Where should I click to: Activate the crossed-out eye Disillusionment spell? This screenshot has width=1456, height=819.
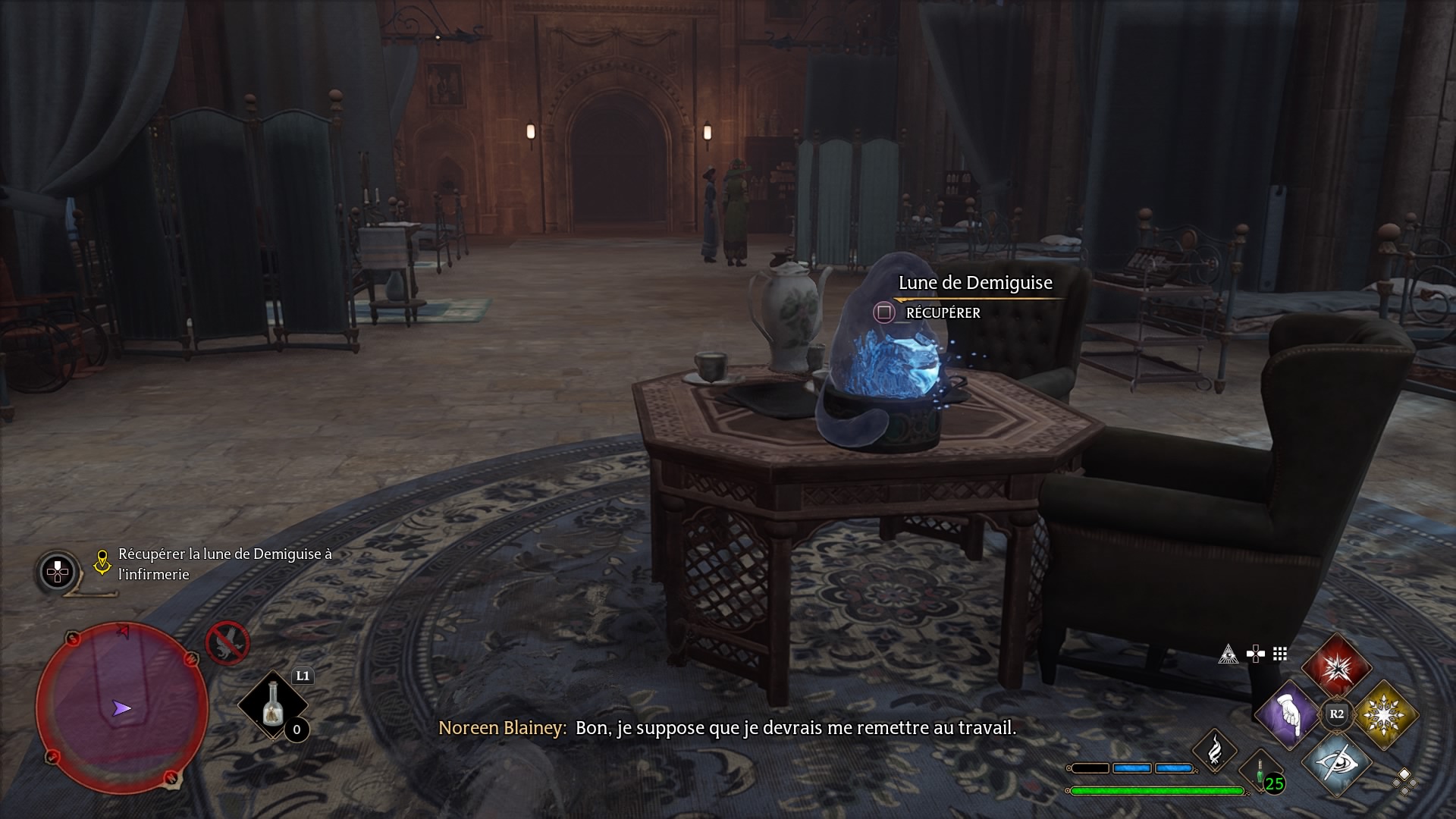pos(1336,762)
